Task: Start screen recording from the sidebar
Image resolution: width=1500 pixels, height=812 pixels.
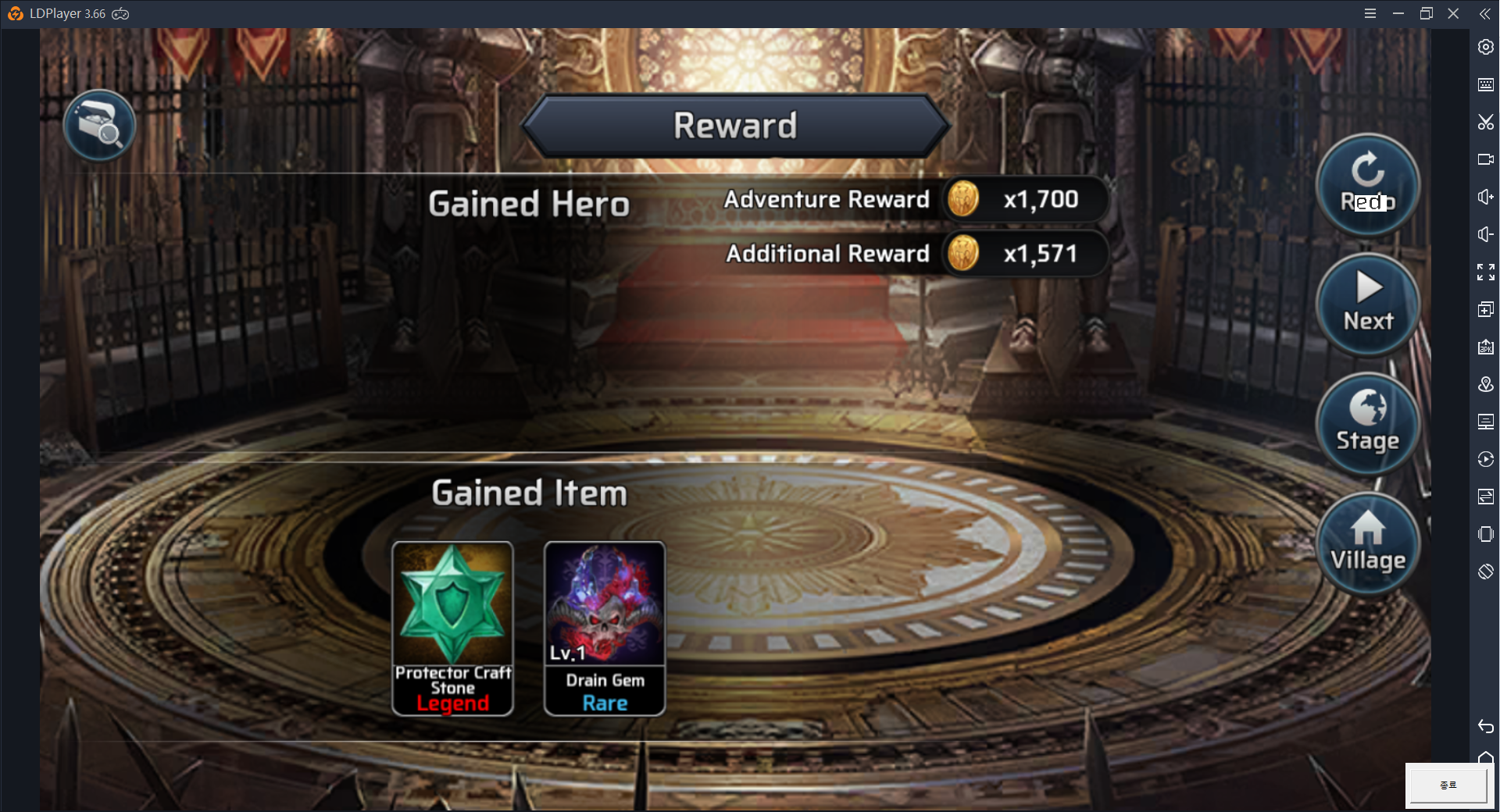Action: [x=1487, y=158]
